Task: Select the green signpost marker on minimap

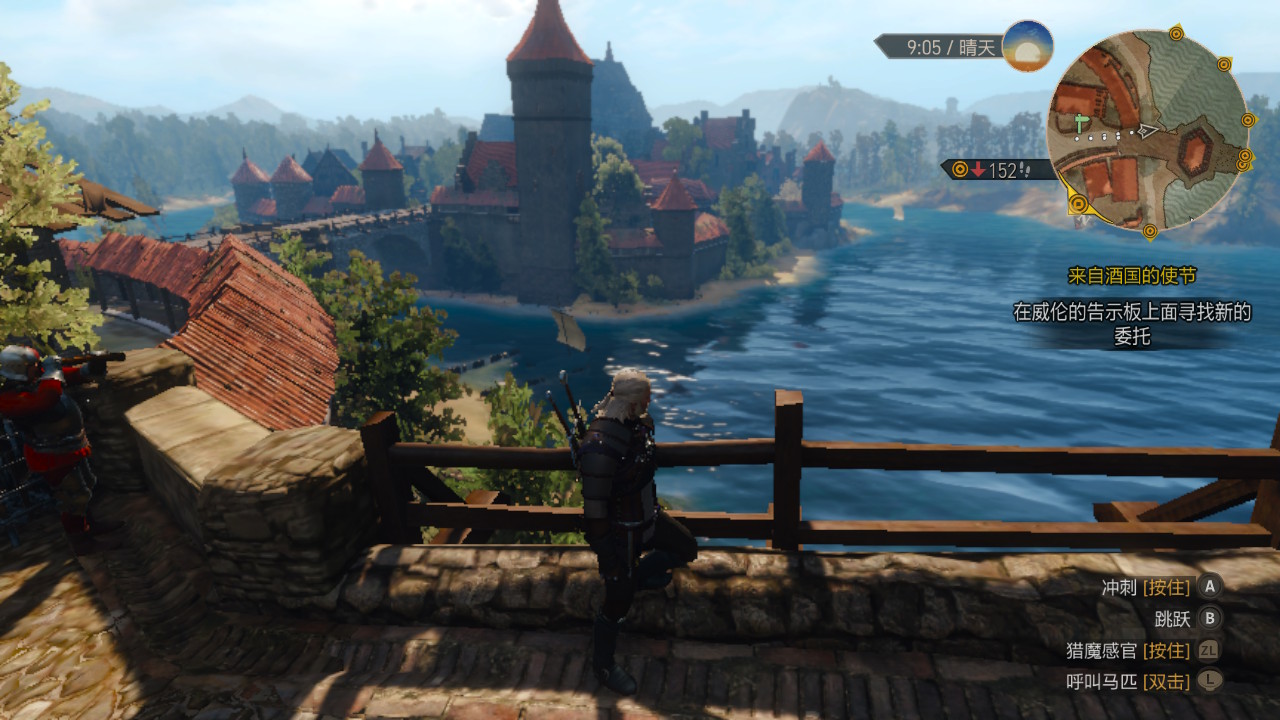Action: (1081, 123)
